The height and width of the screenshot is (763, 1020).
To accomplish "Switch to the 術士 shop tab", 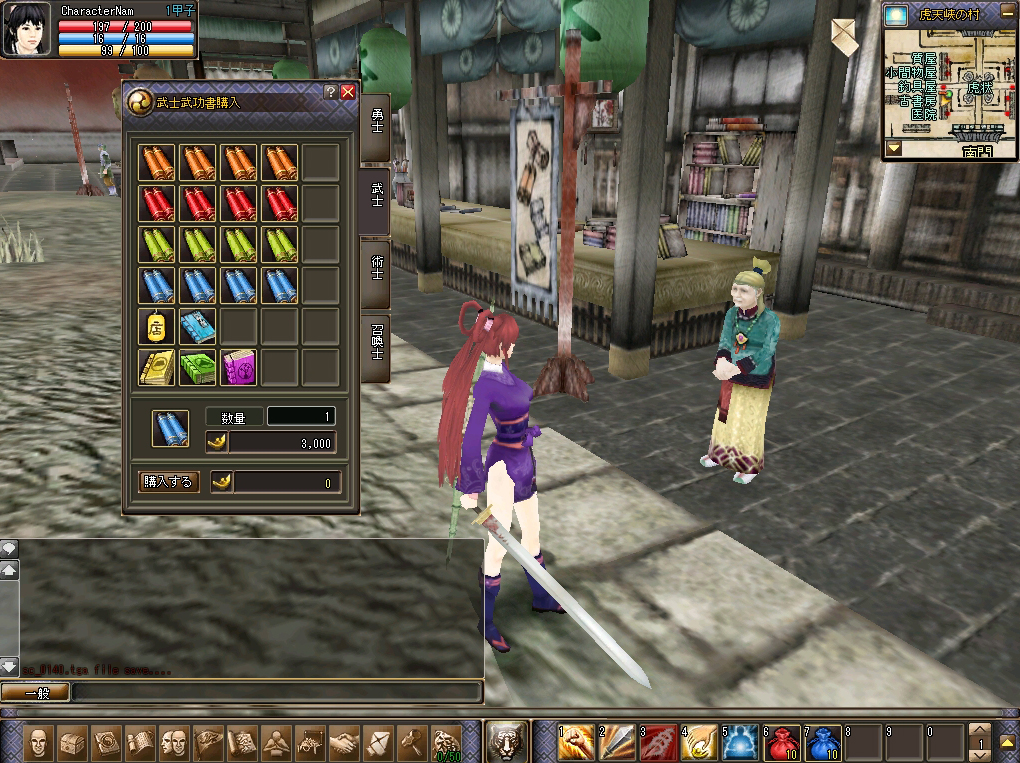I will (x=376, y=262).
